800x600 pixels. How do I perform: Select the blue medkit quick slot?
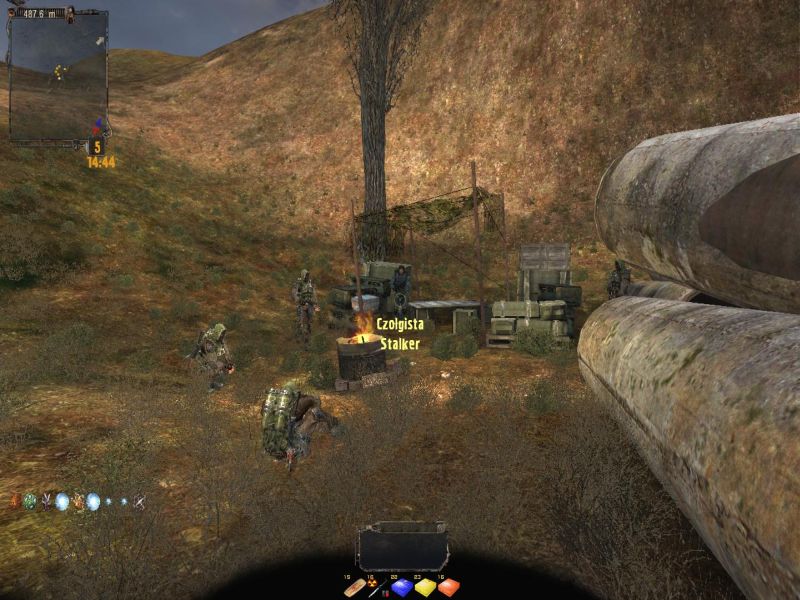pos(401,588)
